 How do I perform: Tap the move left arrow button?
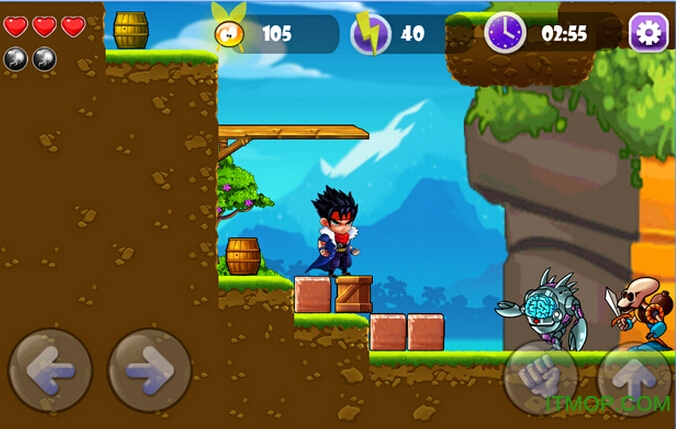click(50, 371)
